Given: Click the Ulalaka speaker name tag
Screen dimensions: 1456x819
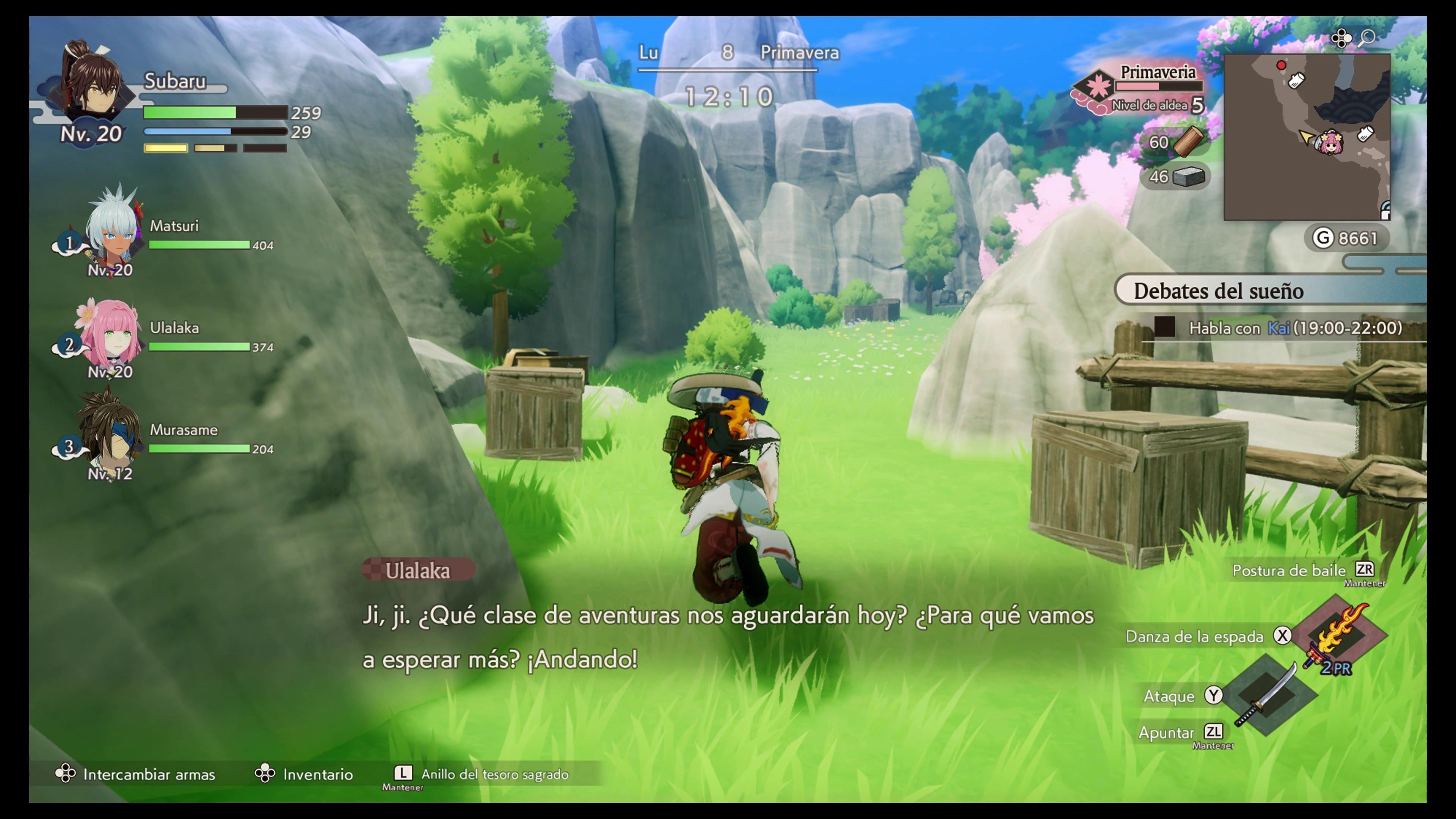Looking at the screenshot, I should click(x=418, y=570).
